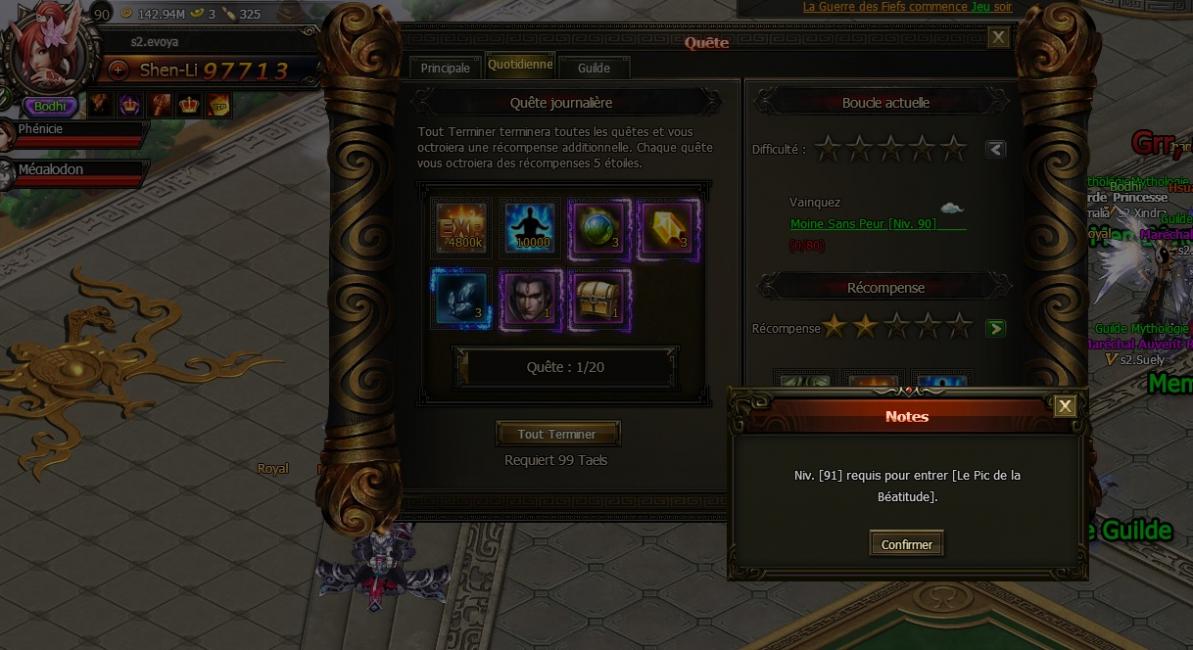The width and height of the screenshot is (1193, 650).
Task: Select the EXP 4800k reward icon
Action: point(461,226)
